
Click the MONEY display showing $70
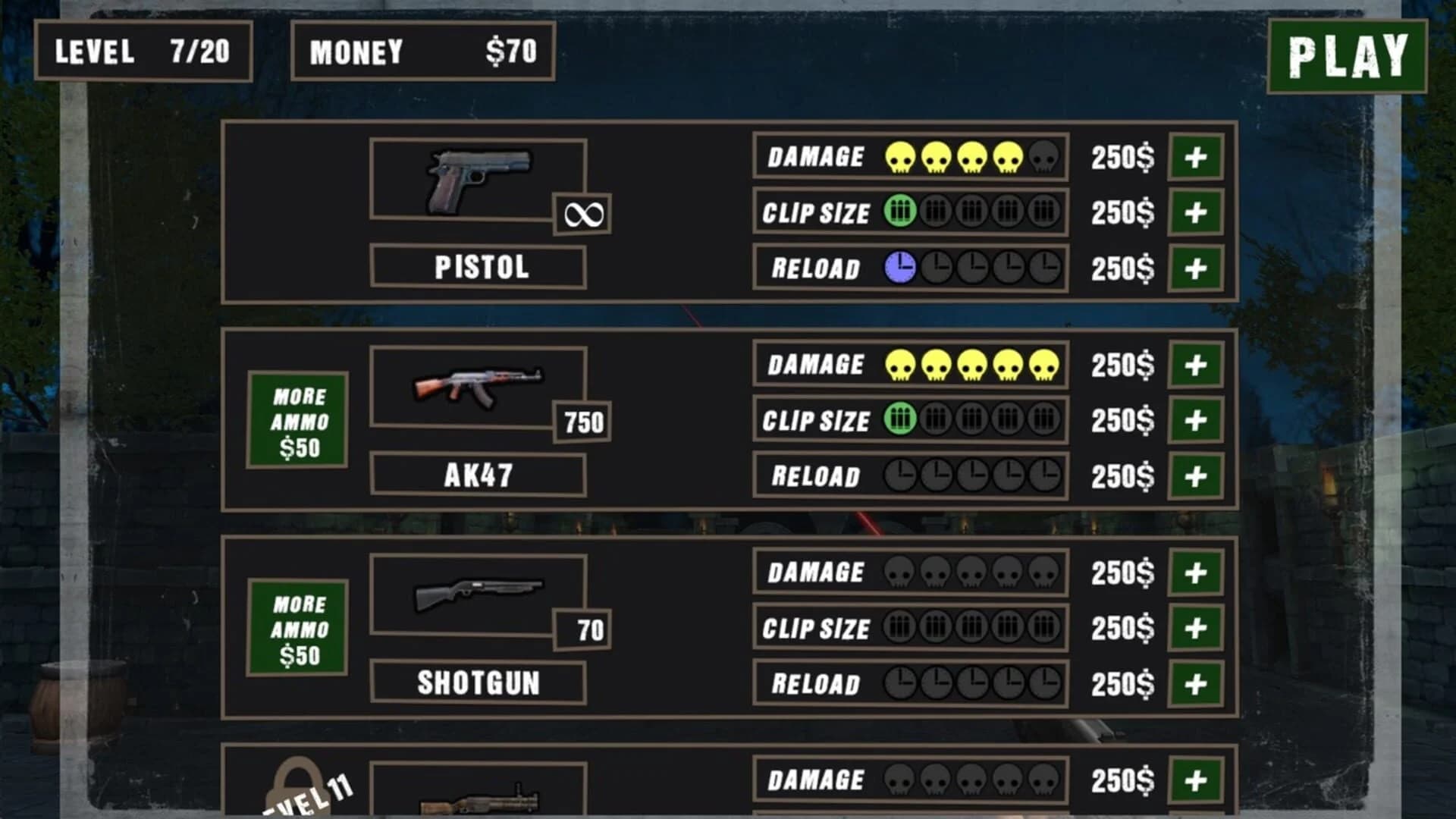422,52
